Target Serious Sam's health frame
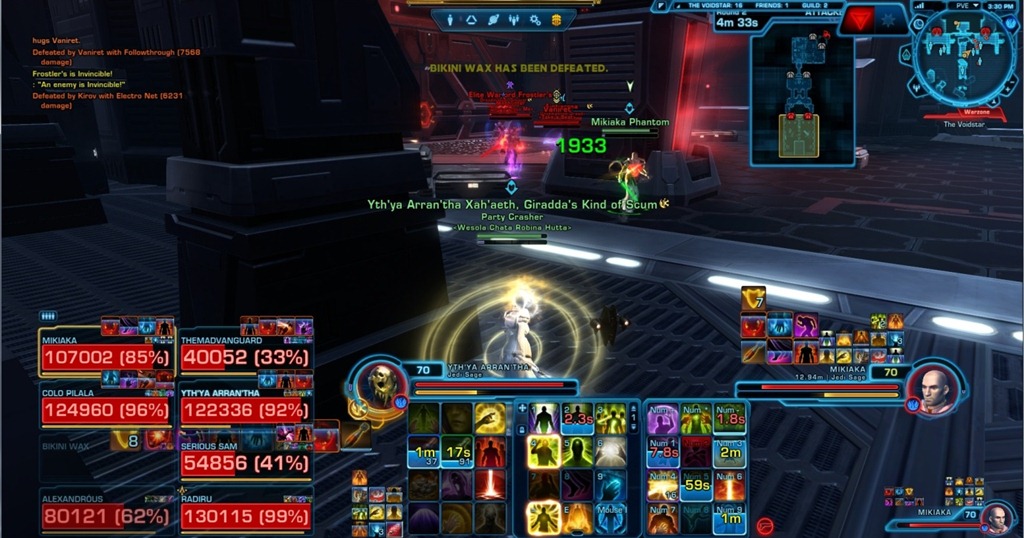Screen dimensions: 1024x538 pyautogui.click(x=245, y=463)
